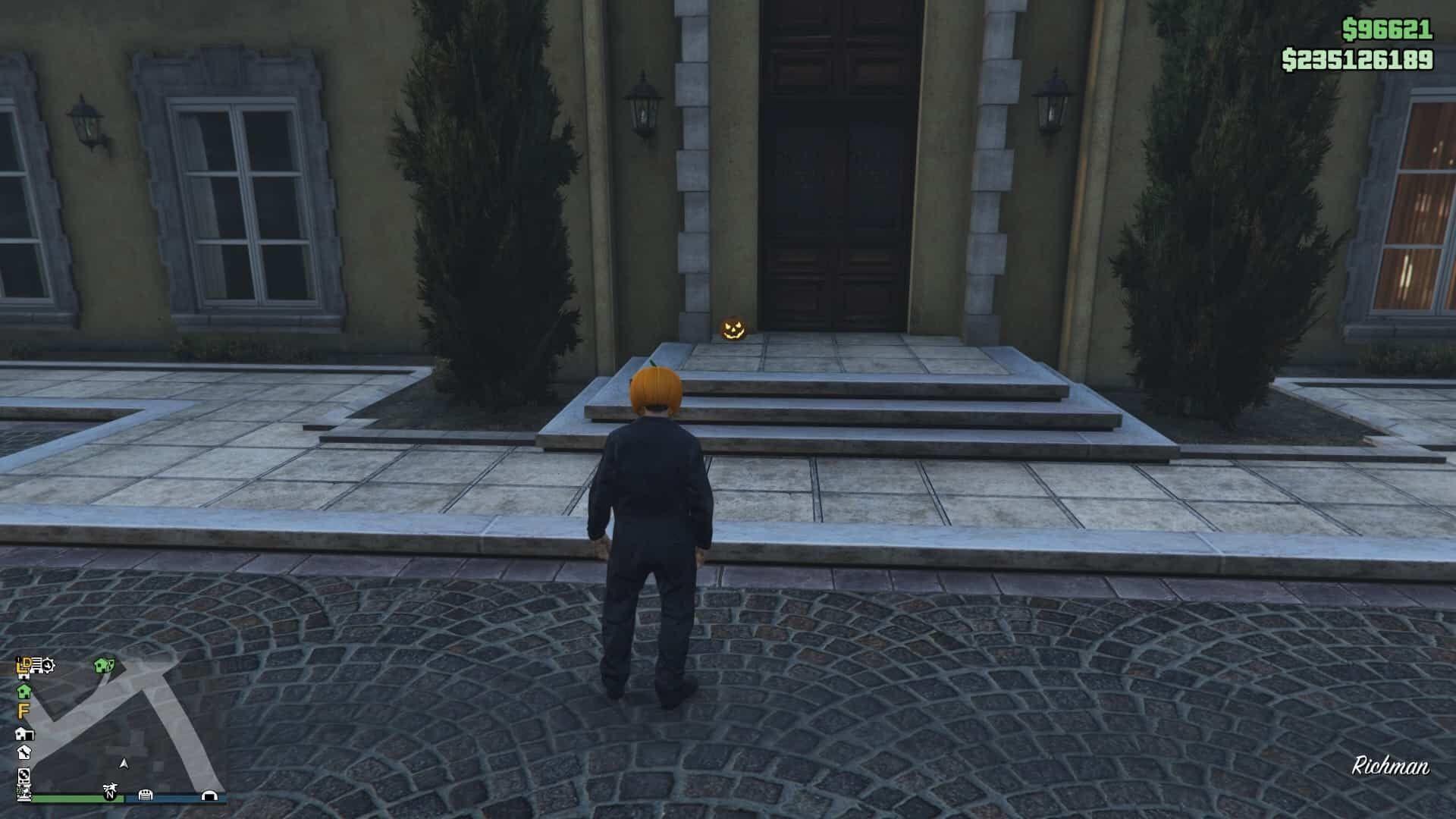
Task: Select the LD Organics blip on the minimap
Action: tap(24, 664)
